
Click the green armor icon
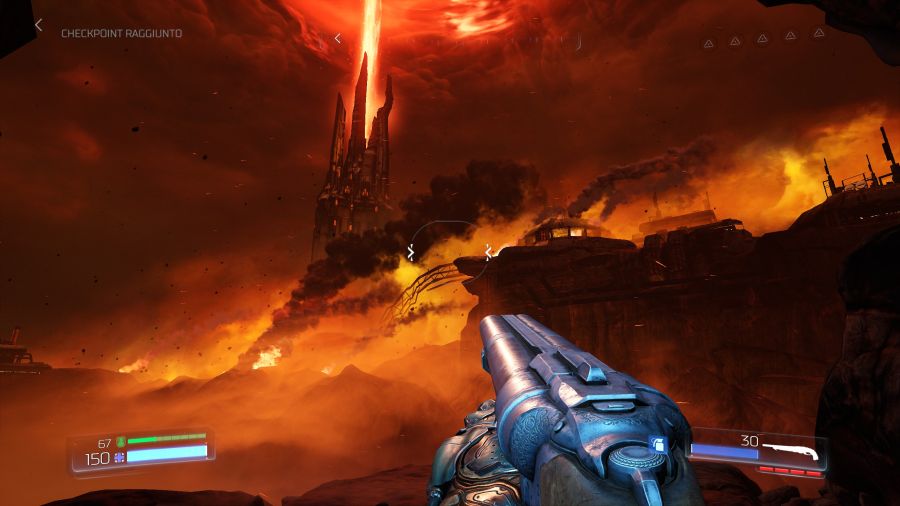click(120, 441)
